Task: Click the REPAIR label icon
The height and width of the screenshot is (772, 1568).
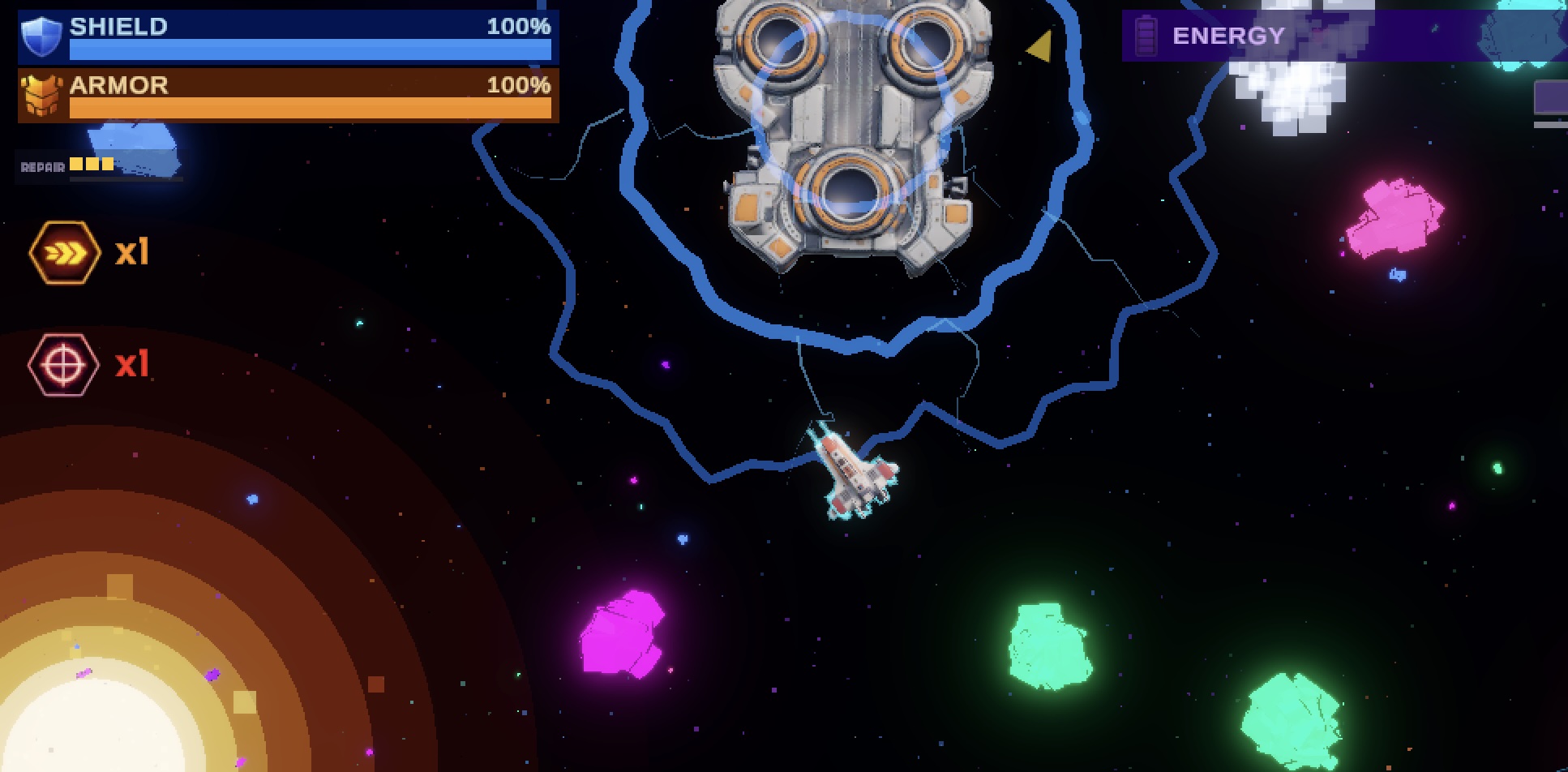Action: [x=40, y=165]
